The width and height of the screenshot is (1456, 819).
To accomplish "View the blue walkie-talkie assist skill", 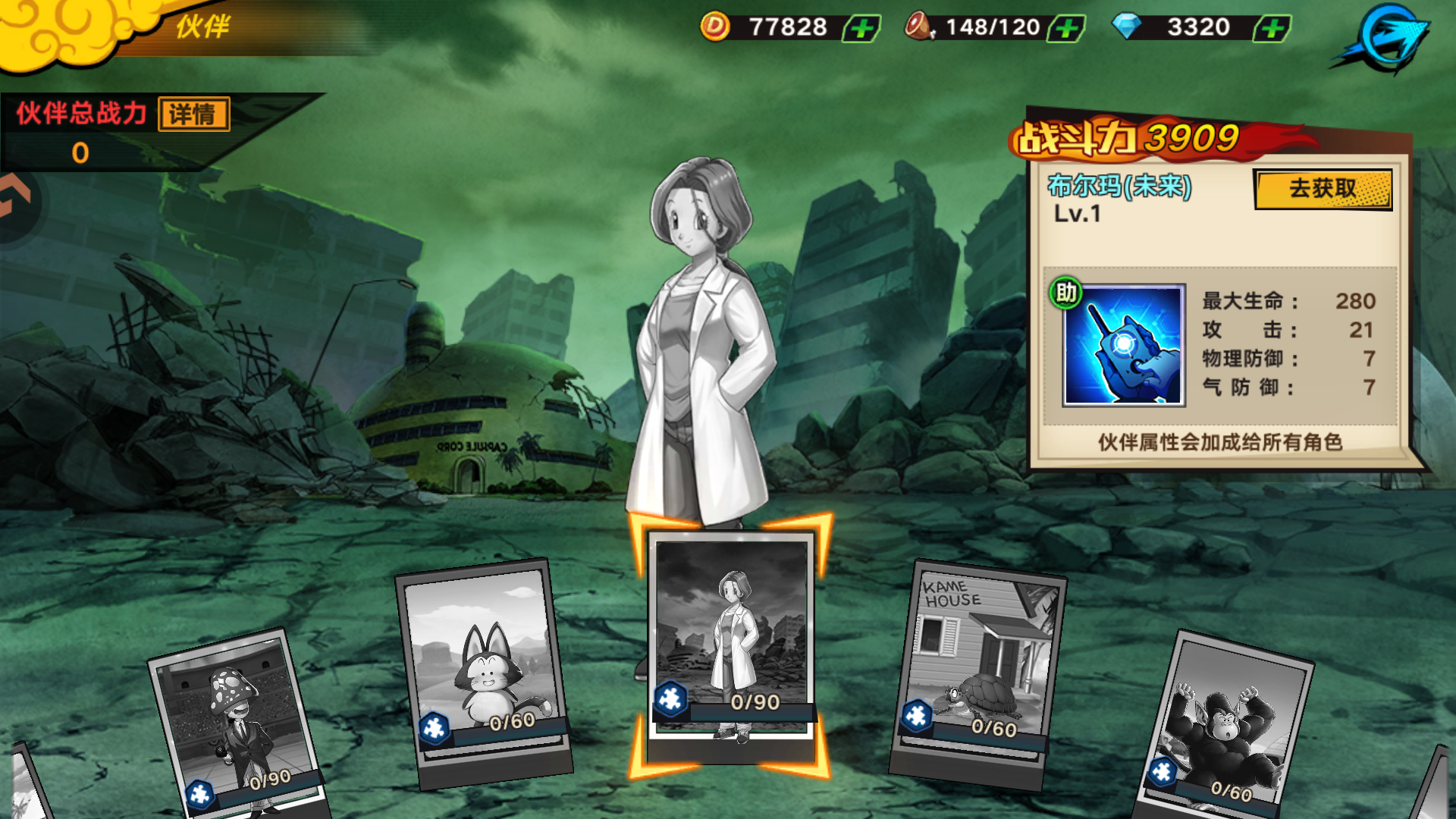I will tap(1123, 346).
